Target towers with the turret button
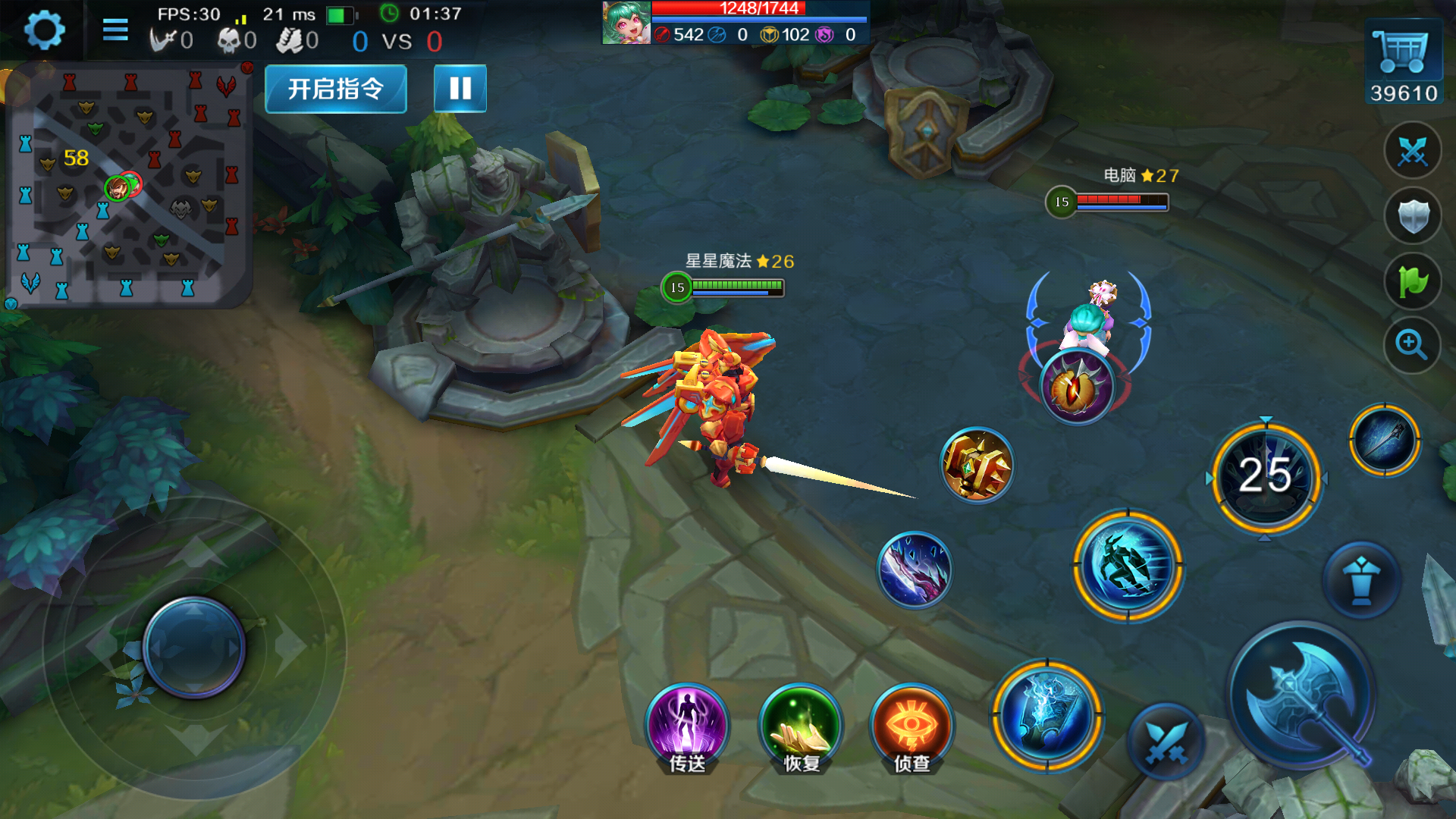Screen dimensions: 1456x819 (1361, 581)
